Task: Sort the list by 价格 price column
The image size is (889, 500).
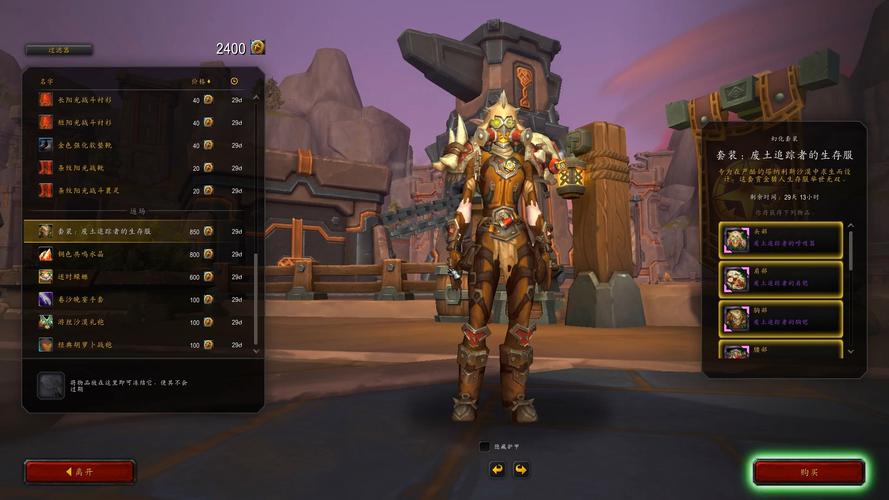Action: point(199,81)
